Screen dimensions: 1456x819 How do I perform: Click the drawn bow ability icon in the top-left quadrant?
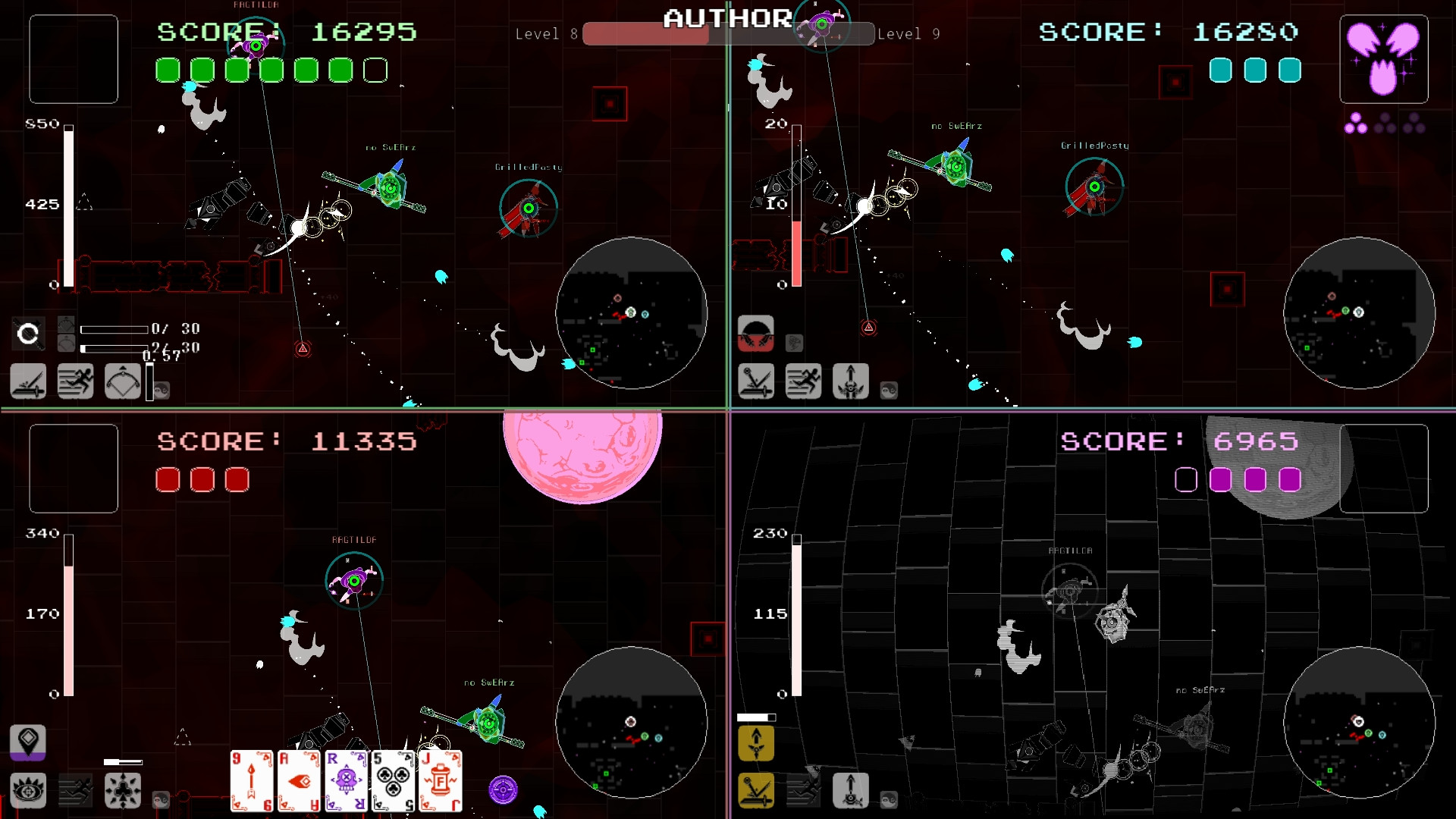pyautogui.click(x=123, y=381)
